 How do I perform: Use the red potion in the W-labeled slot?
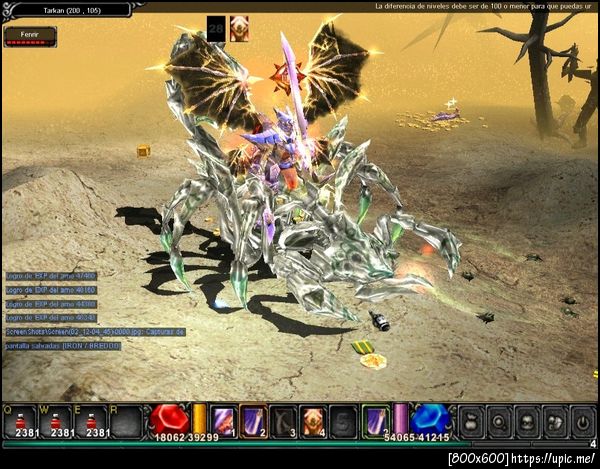pyautogui.click(x=56, y=418)
